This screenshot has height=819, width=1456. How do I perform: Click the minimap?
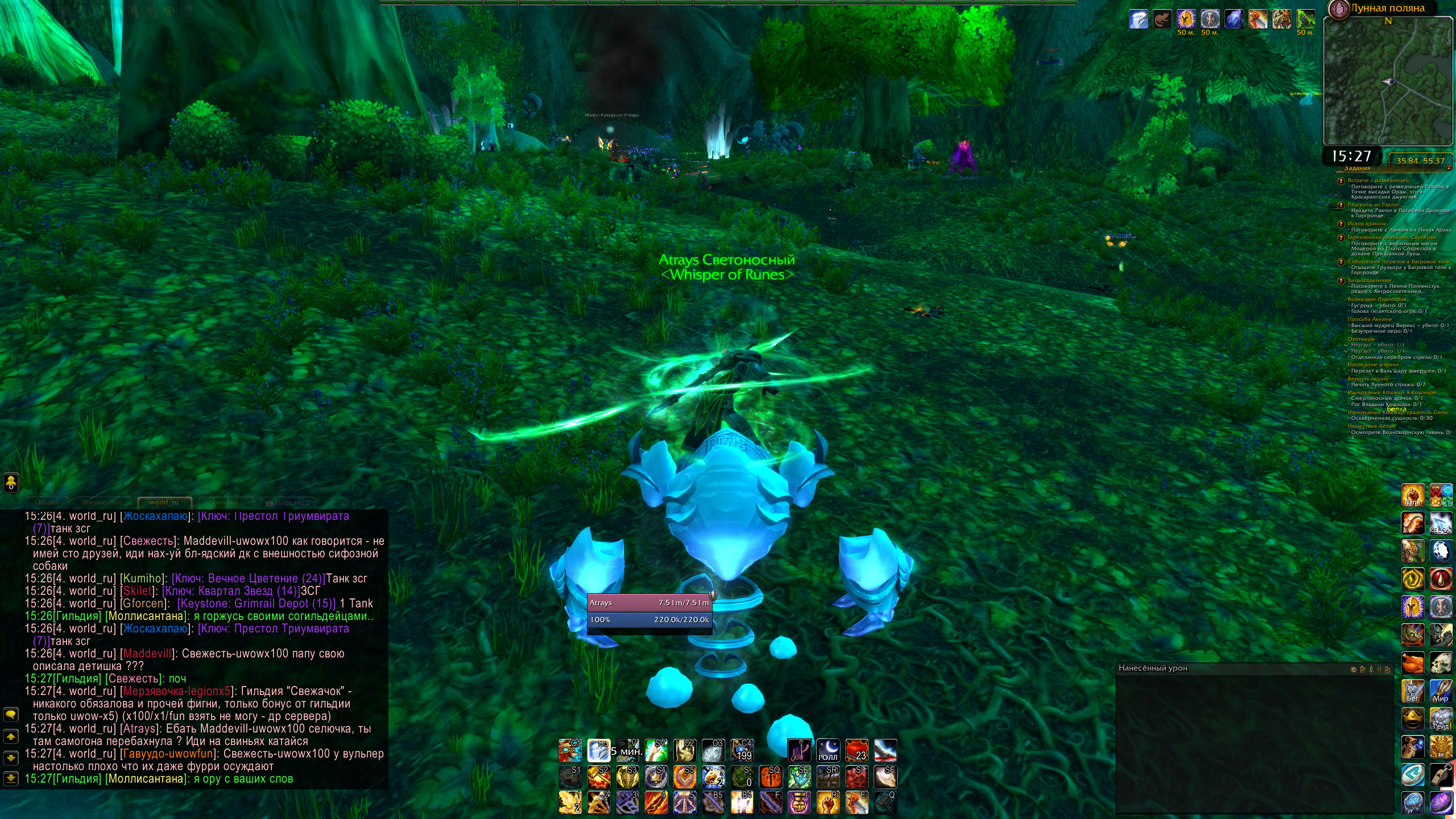click(x=1388, y=82)
